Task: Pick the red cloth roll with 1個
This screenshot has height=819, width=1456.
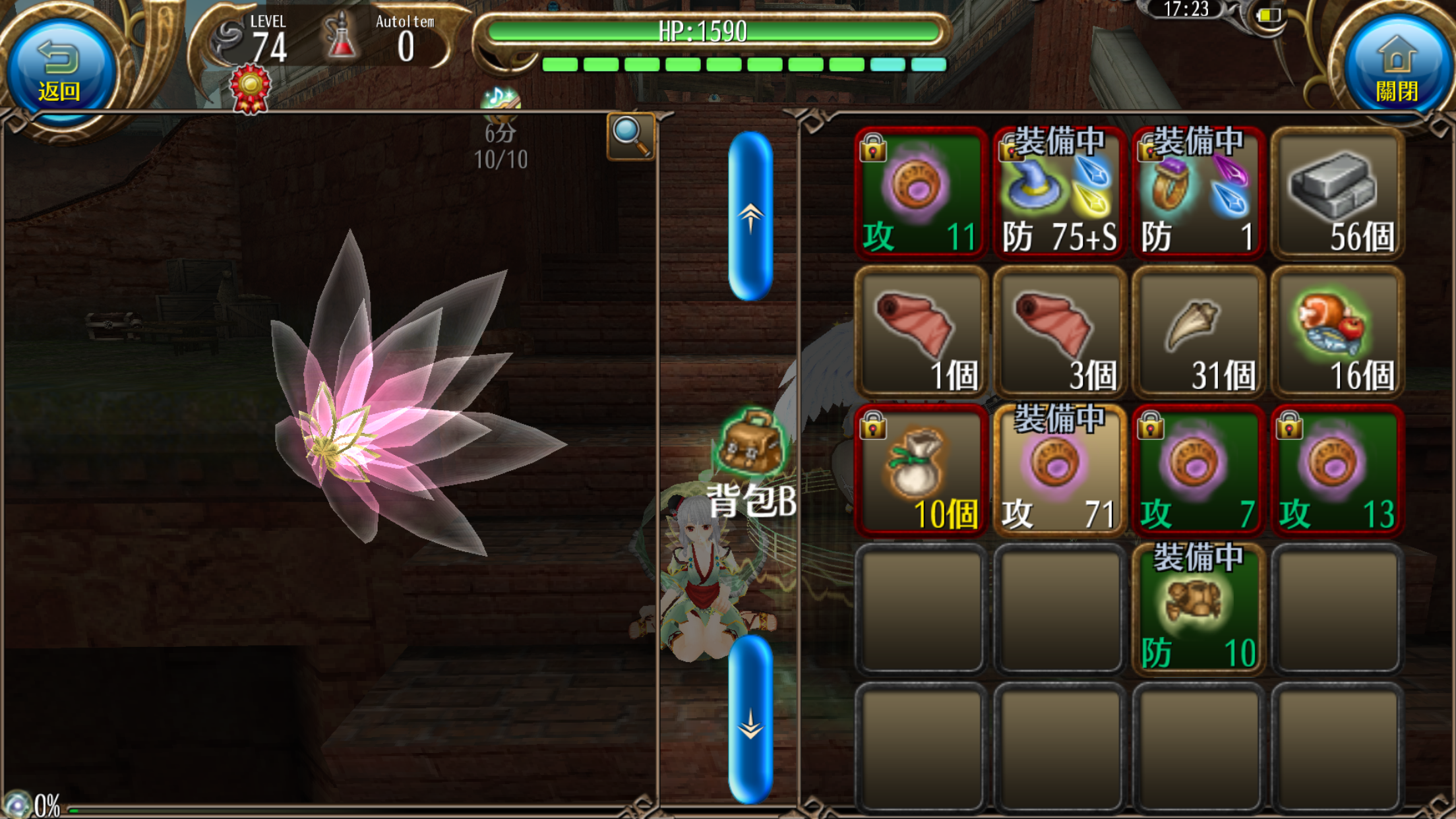Action: coord(921,332)
